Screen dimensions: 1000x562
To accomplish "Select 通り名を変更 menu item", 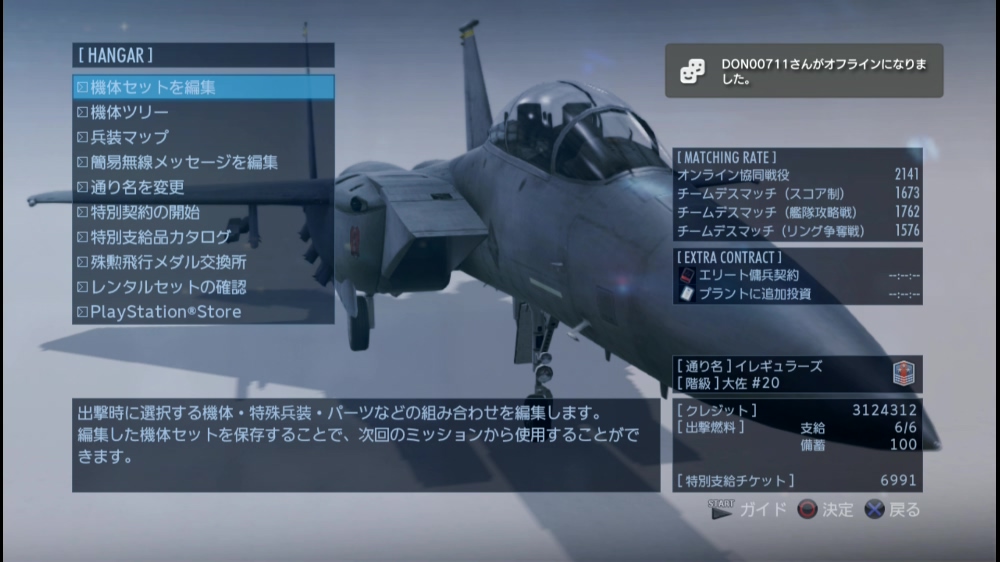I will click(203, 187).
